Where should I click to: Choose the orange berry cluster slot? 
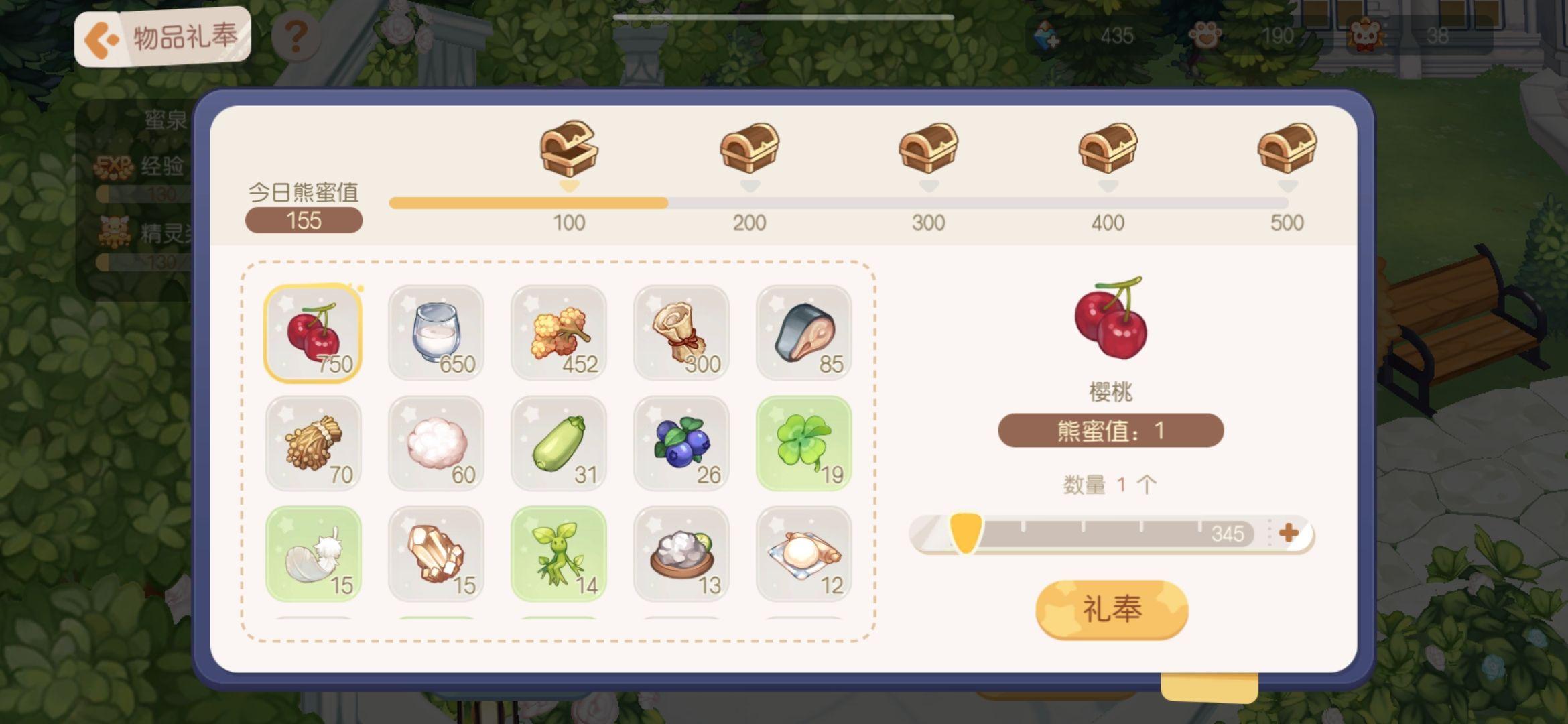[x=558, y=333]
